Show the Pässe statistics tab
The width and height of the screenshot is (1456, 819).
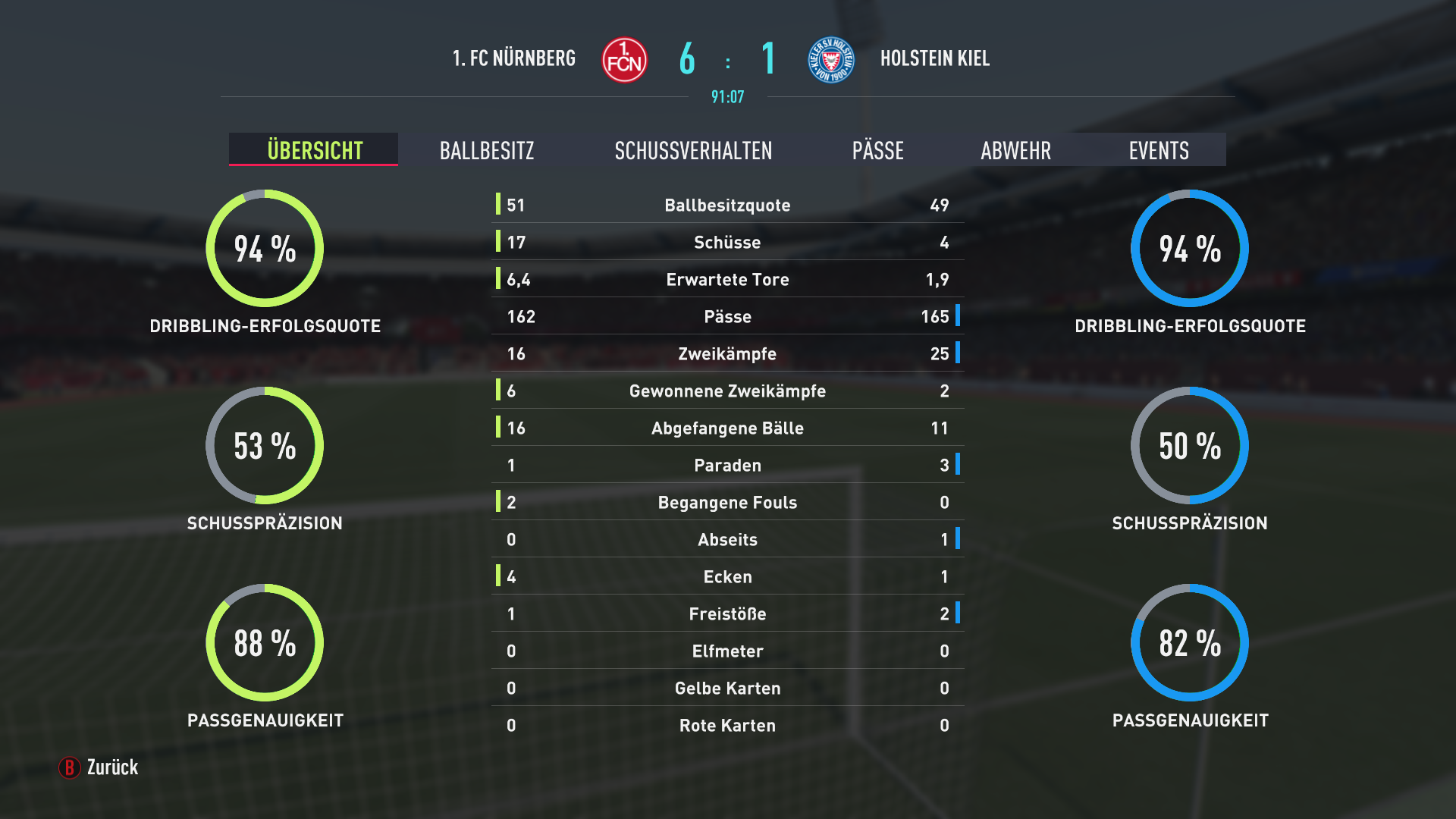(877, 150)
